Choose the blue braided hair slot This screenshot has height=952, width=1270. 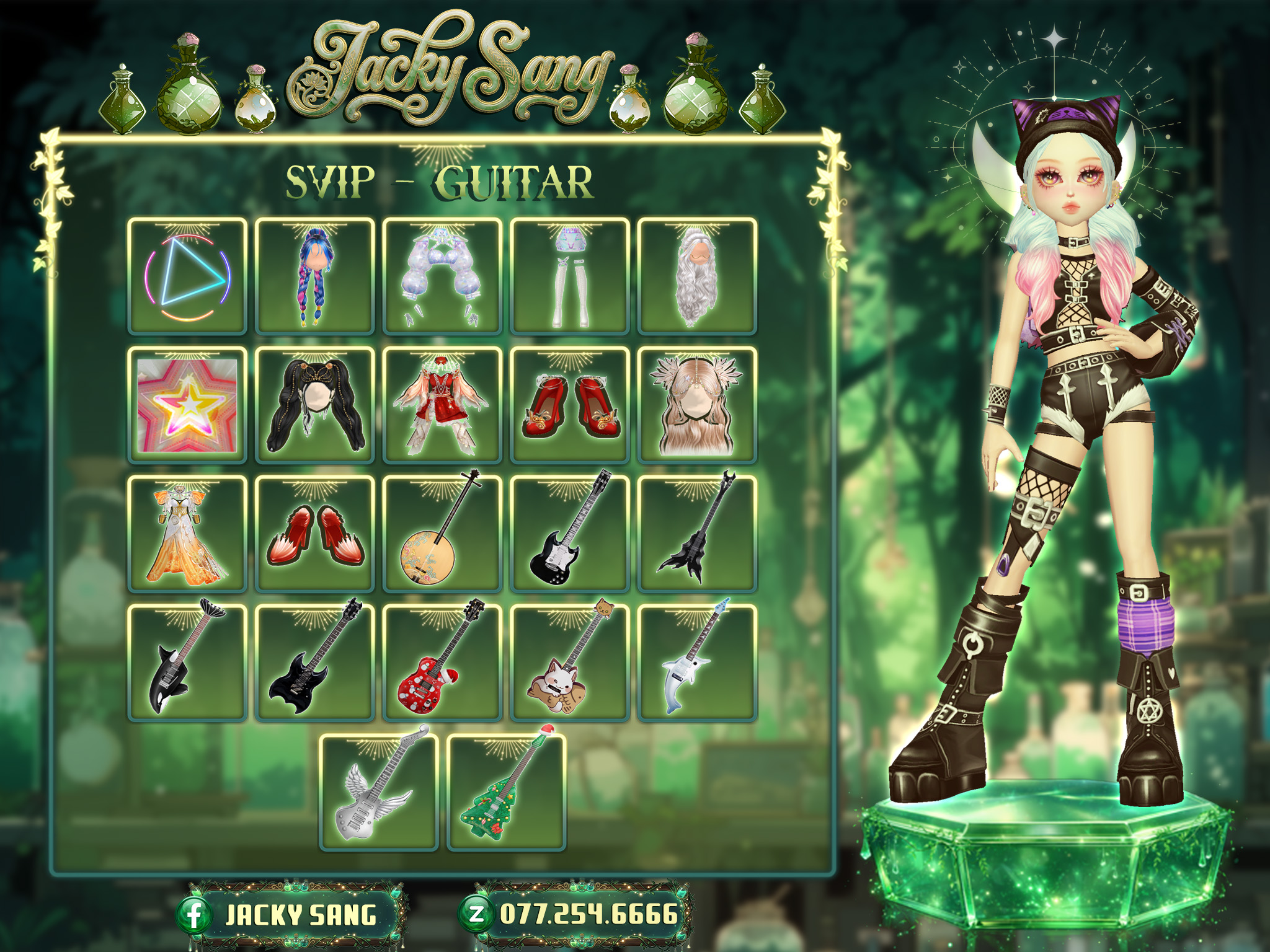click(315, 276)
